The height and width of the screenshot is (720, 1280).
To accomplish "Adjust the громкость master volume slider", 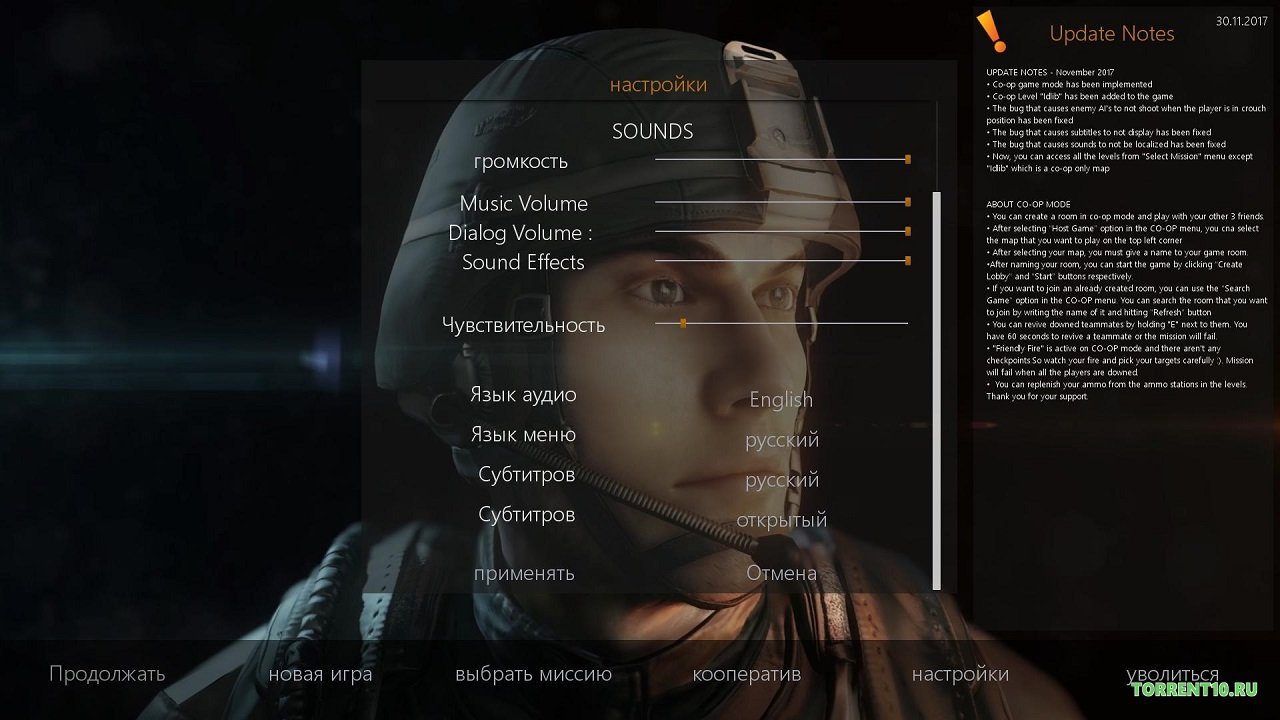I will point(907,159).
